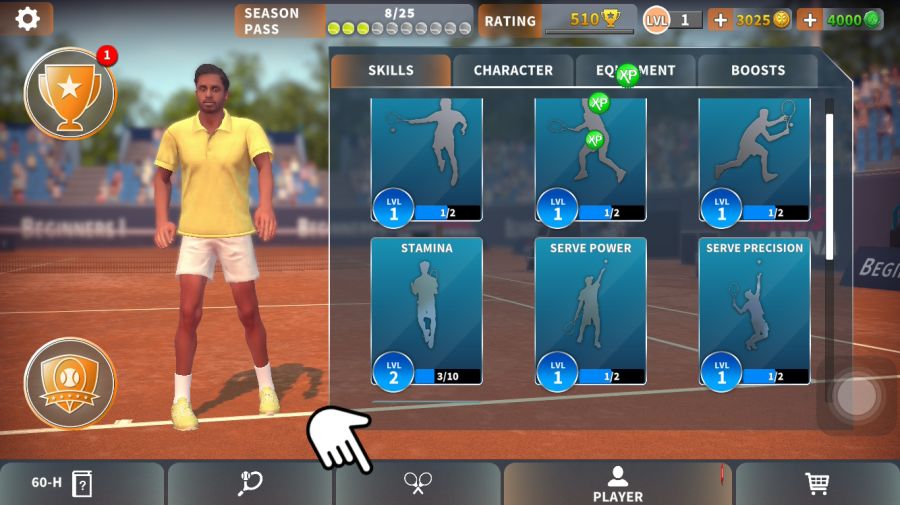Image resolution: width=900 pixels, height=505 pixels.
Task: Open the Player menu in bottom bar
Action: pyautogui.click(x=617, y=484)
